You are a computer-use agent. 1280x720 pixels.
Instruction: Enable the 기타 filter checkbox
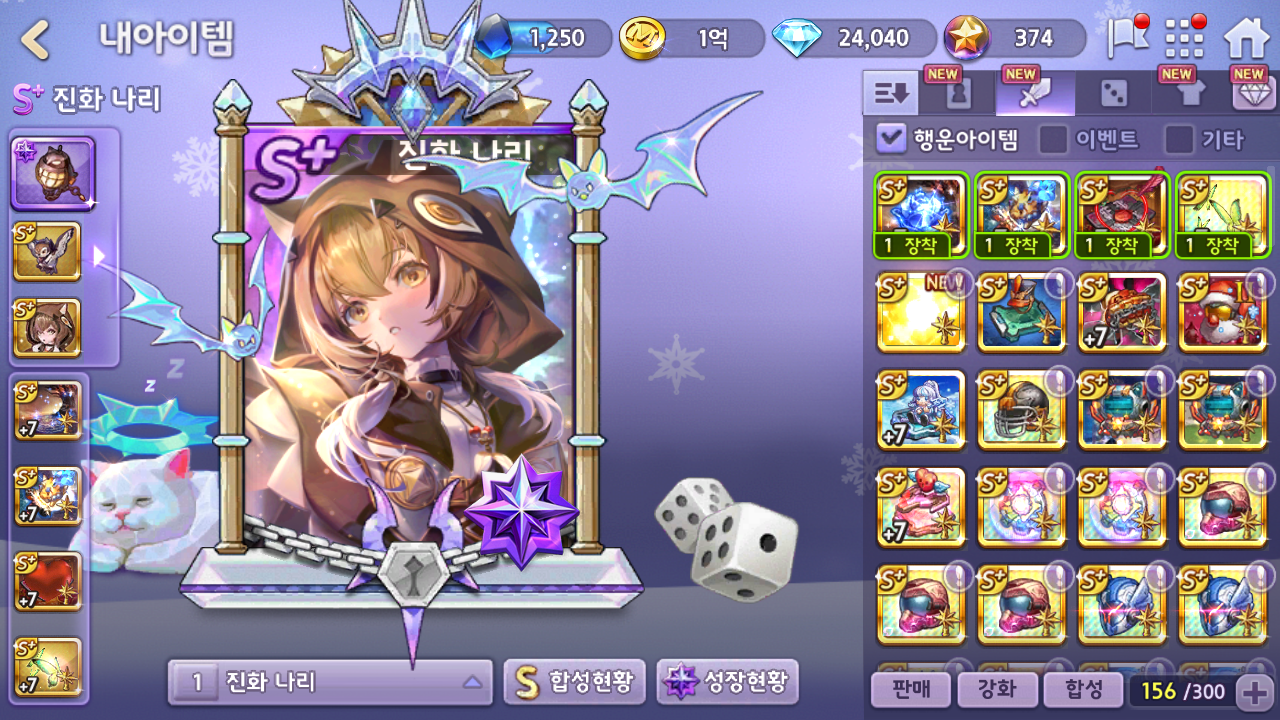pyautogui.click(x=1180, y=139)
